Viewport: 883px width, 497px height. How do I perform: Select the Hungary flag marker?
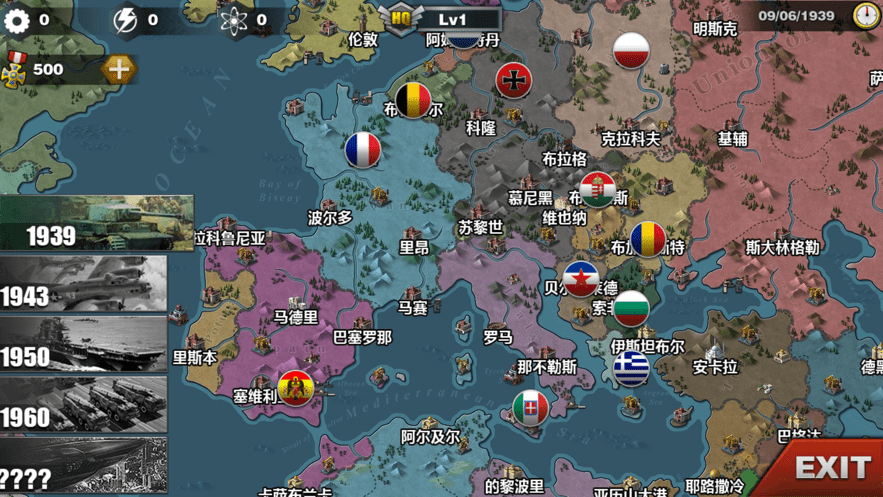point(598,189)
